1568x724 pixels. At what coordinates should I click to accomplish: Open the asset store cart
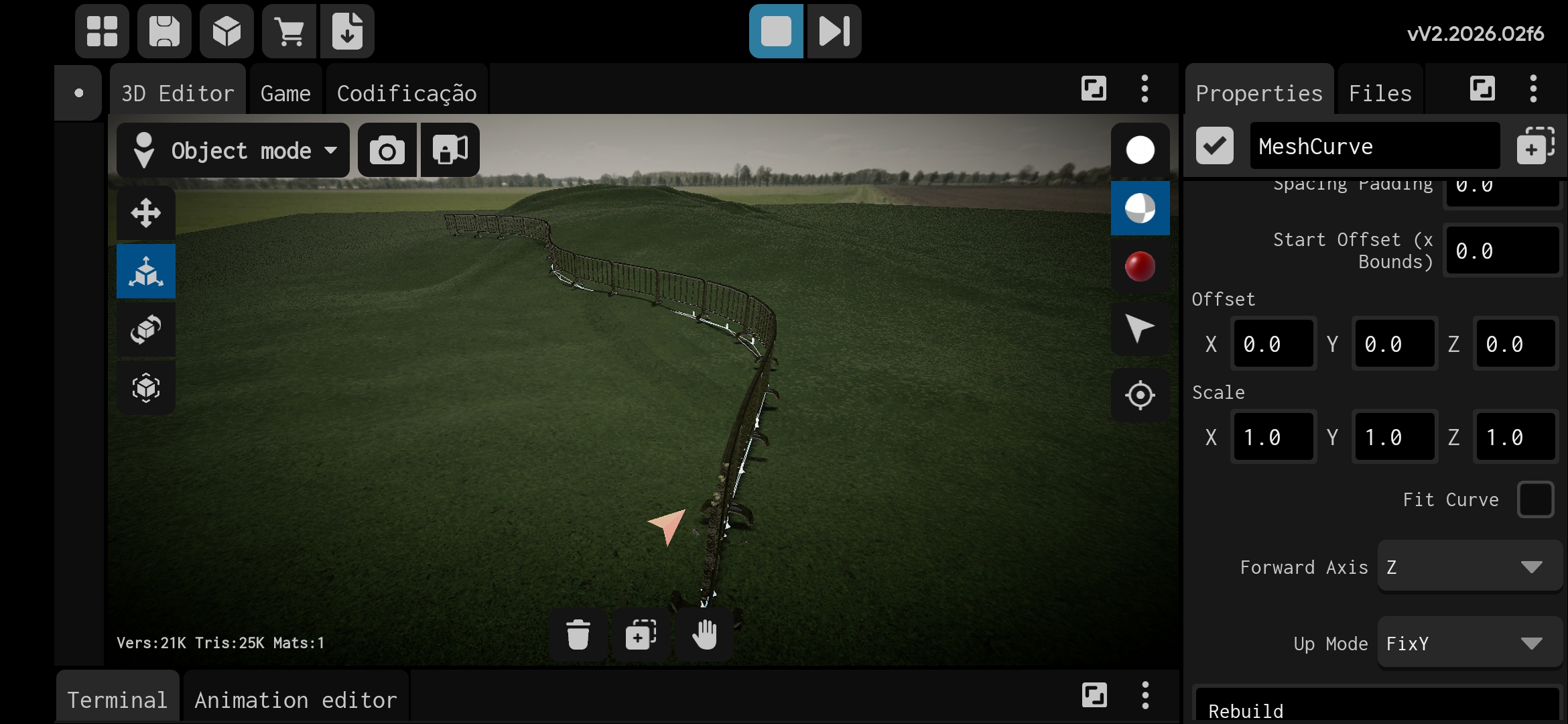(289, 31)
